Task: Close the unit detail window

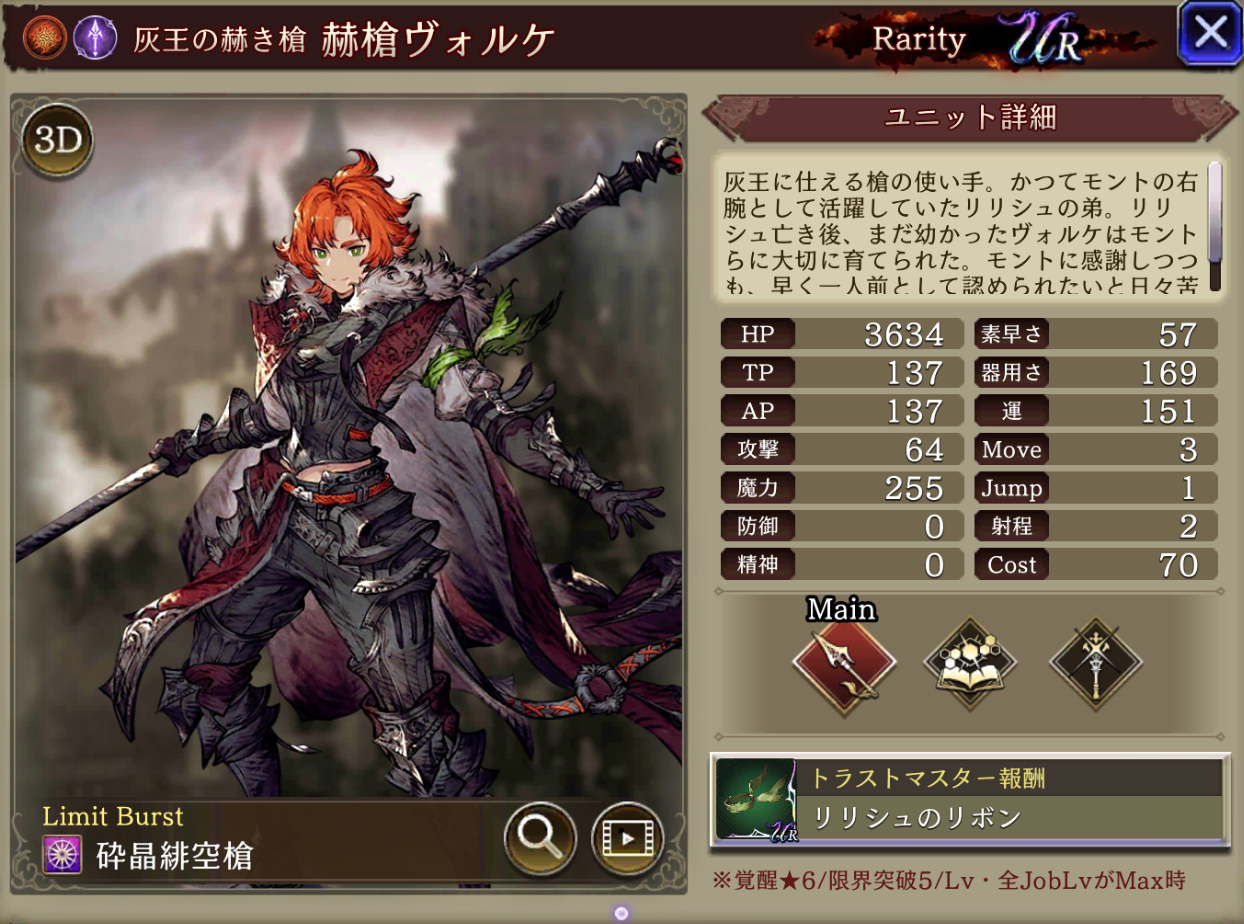Action: point(1210,33)
